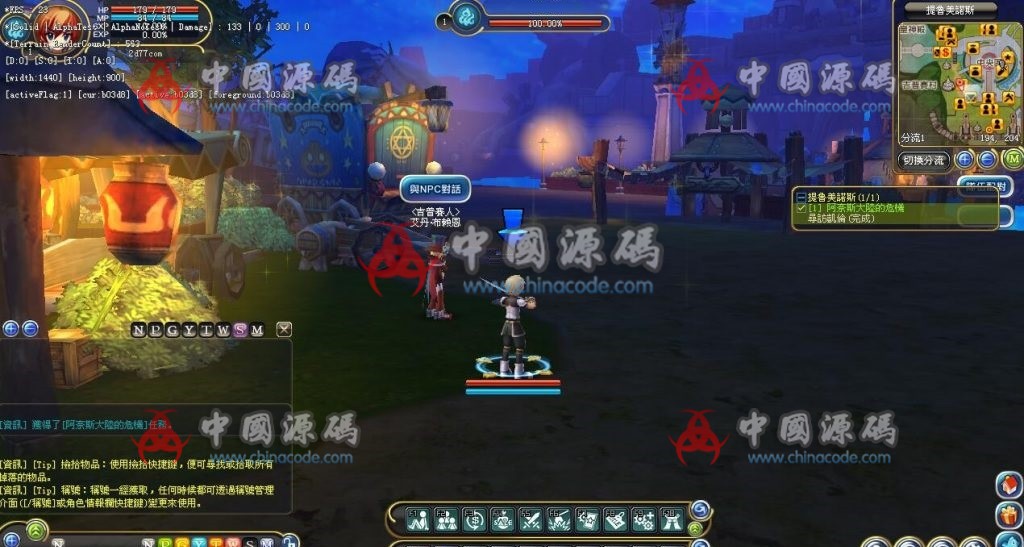Viewport: 1024px width, 547px height.
Task: Shrink chat window with minus button
Action: pyautogui.click(x=30, y=328)
